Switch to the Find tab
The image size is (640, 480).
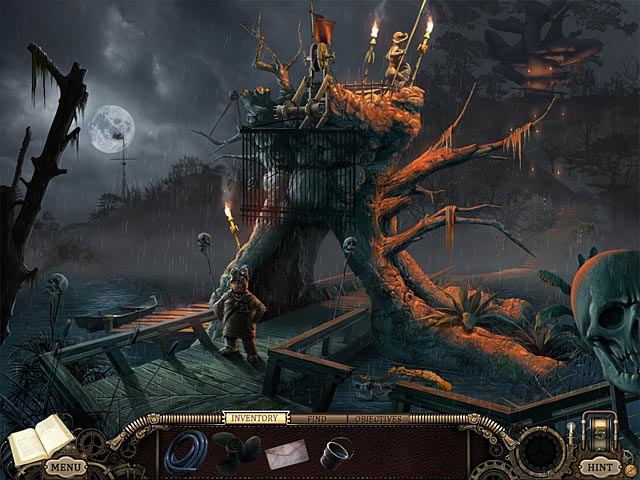pos(318,418)
